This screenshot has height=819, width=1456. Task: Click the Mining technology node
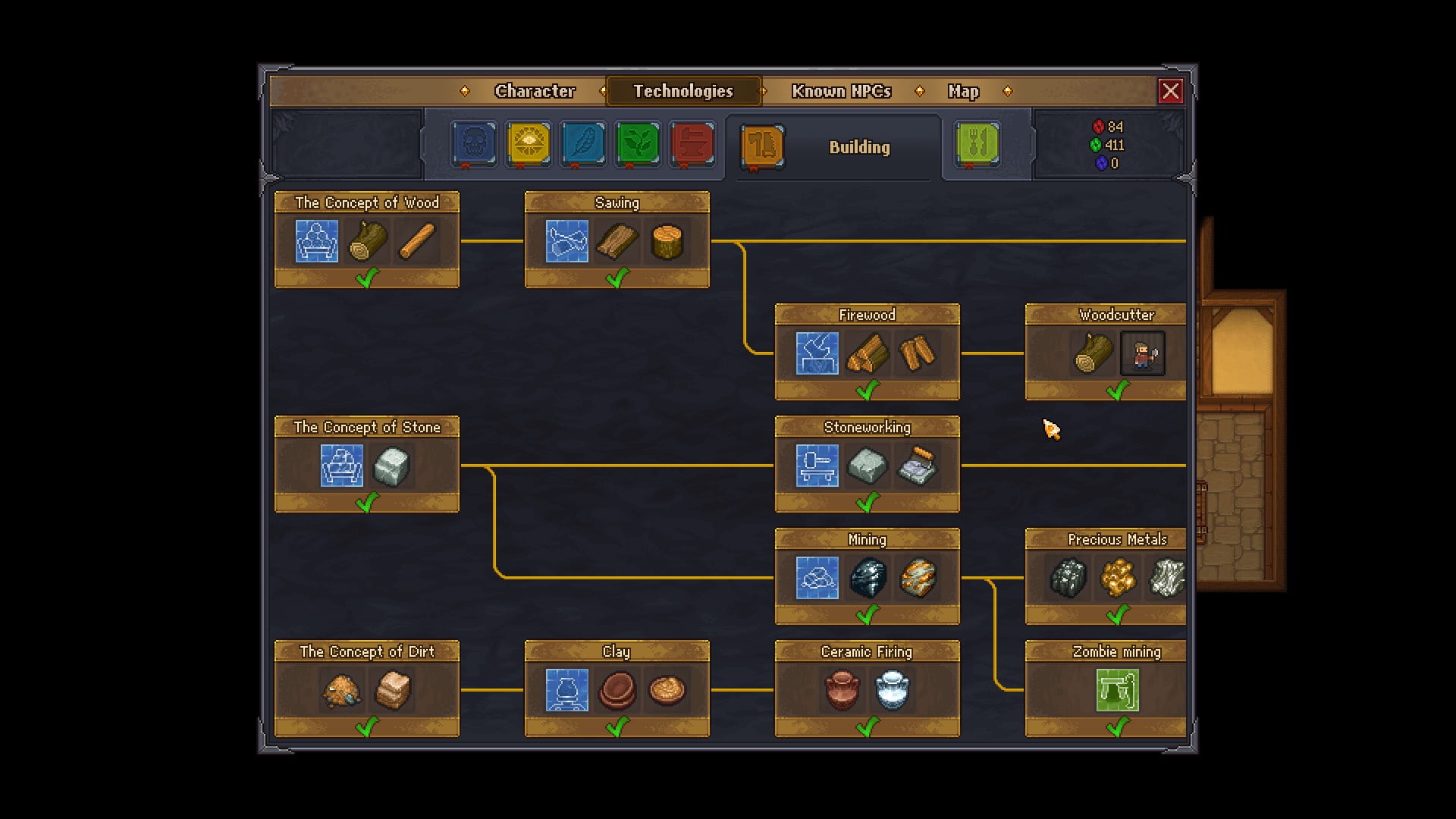pos(867,576)
